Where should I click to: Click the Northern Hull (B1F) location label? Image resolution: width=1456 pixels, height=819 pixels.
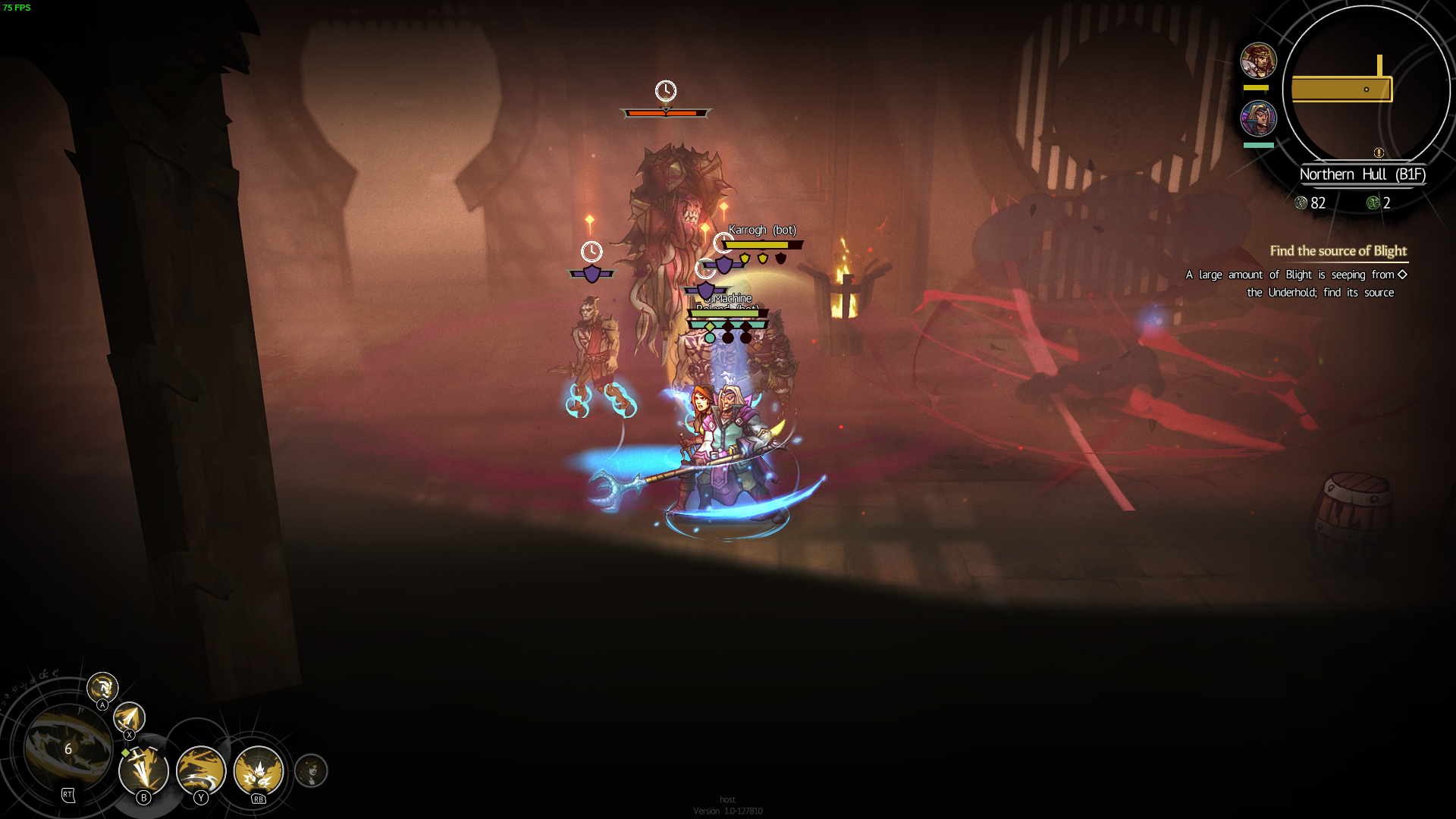click(x=1362, y=174)
